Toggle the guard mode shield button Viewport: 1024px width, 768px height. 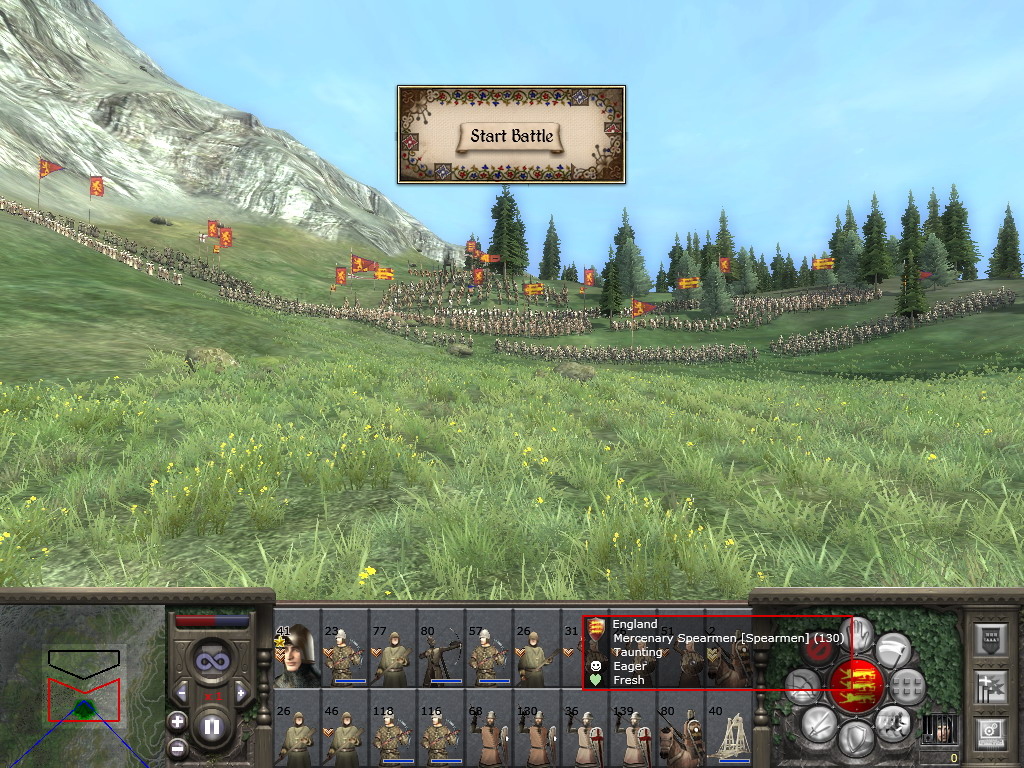tap(856, 739)
